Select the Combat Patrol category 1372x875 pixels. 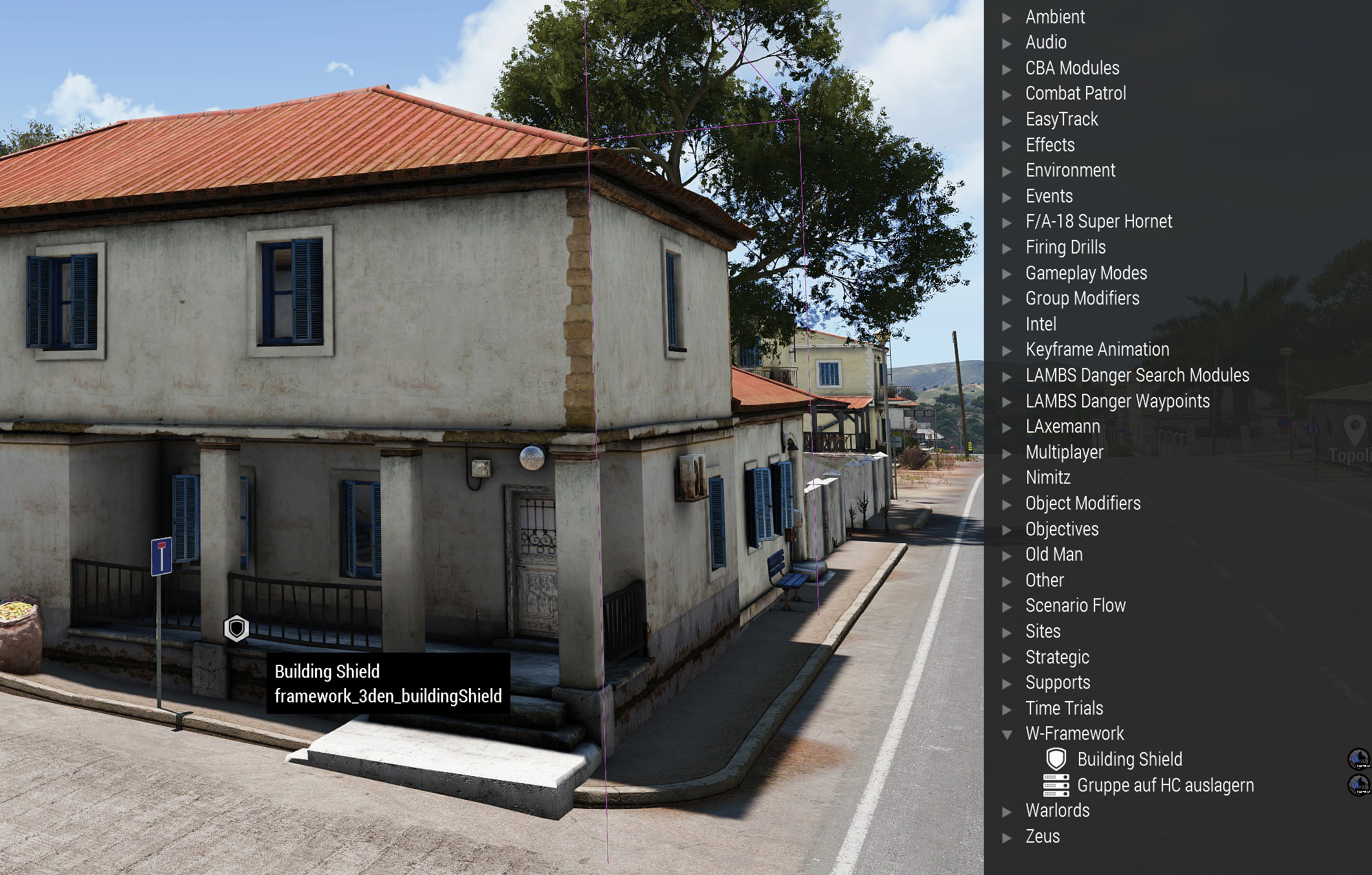coord(1075,93)
